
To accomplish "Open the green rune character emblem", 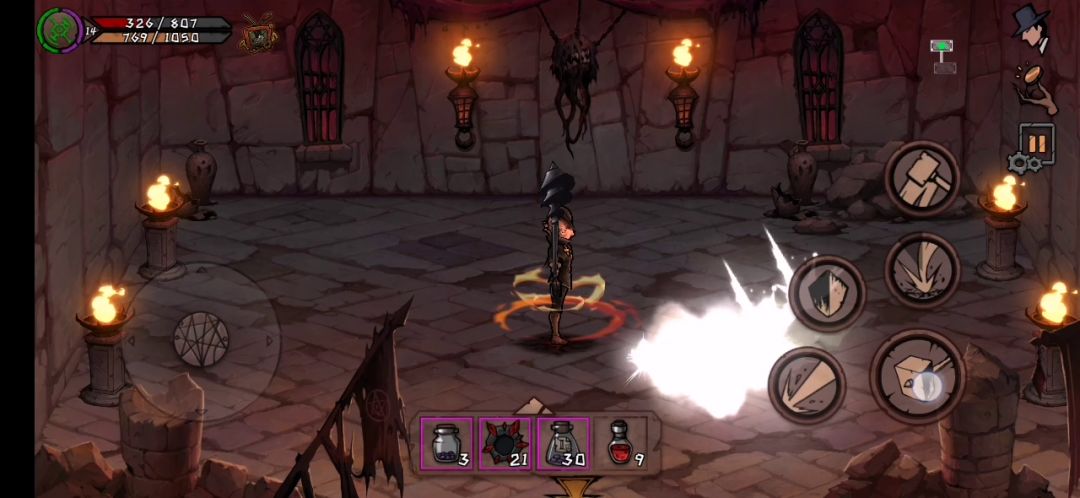I will coord(59,30).
